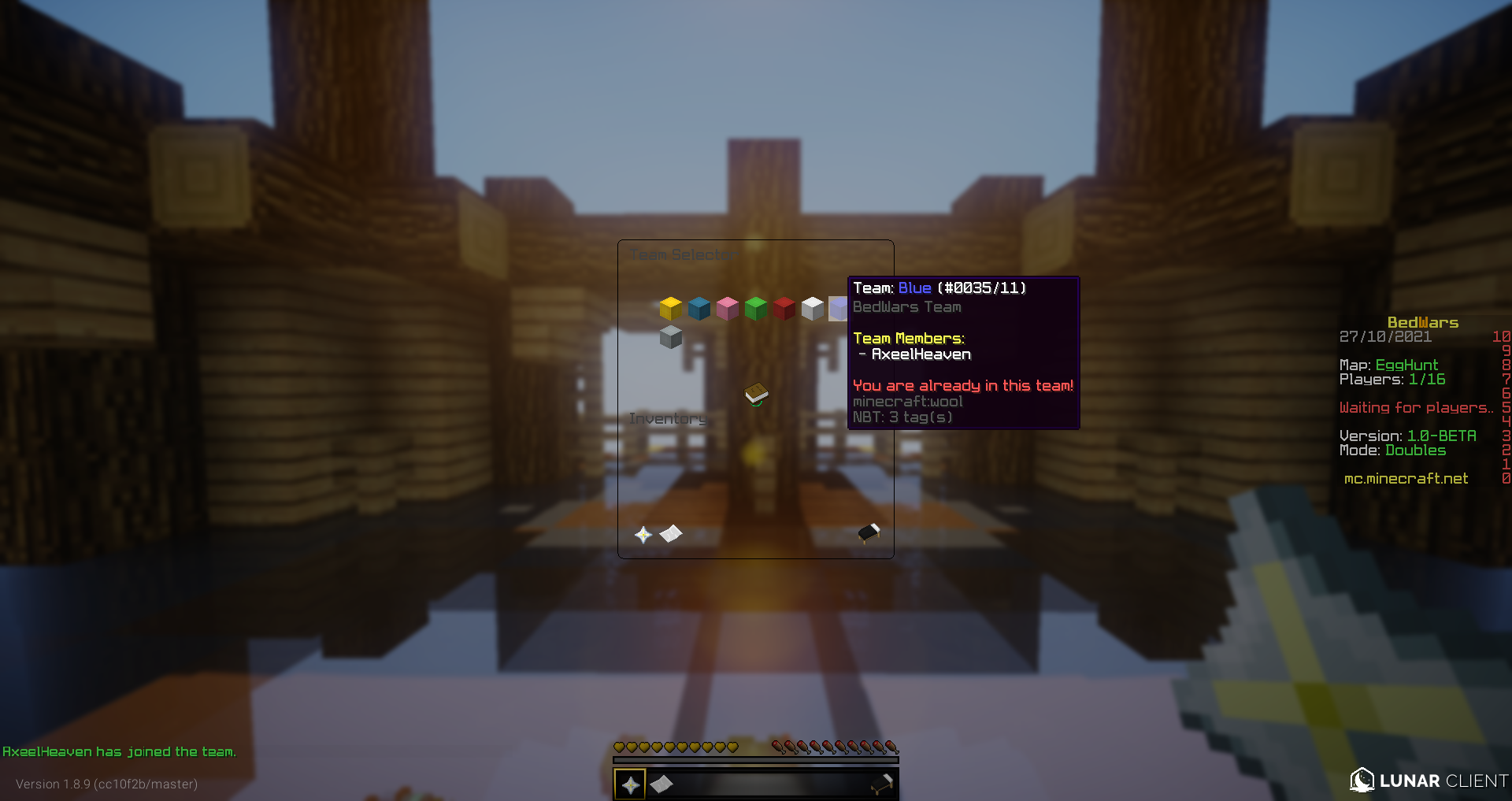
Task: Select the Pink team wool block
Action: pos(727,309)
